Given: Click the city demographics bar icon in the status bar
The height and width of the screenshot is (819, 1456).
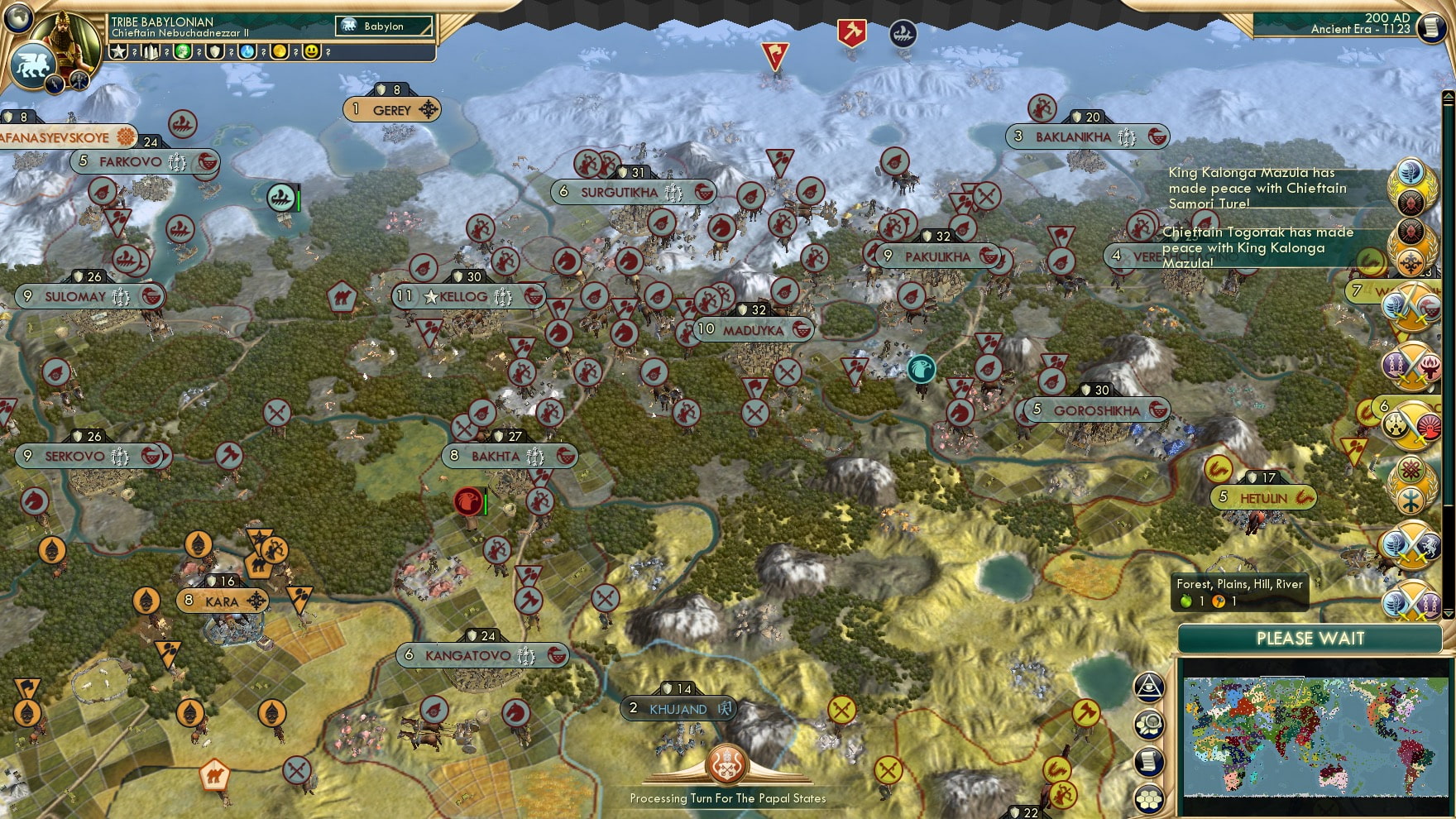Looking at the screenshot, I should tap(151, 52).
